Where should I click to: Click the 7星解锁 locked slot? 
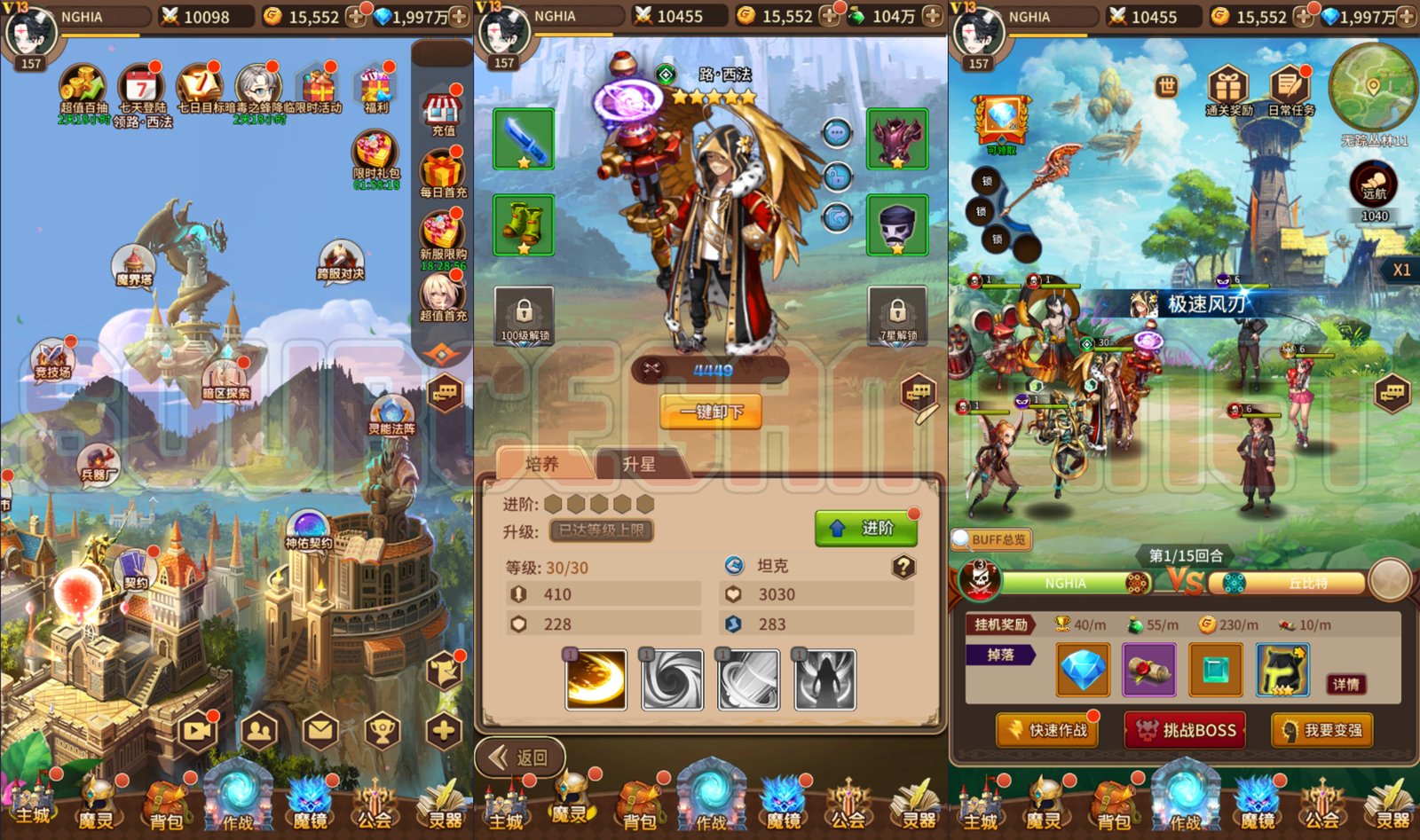point(896,315)
